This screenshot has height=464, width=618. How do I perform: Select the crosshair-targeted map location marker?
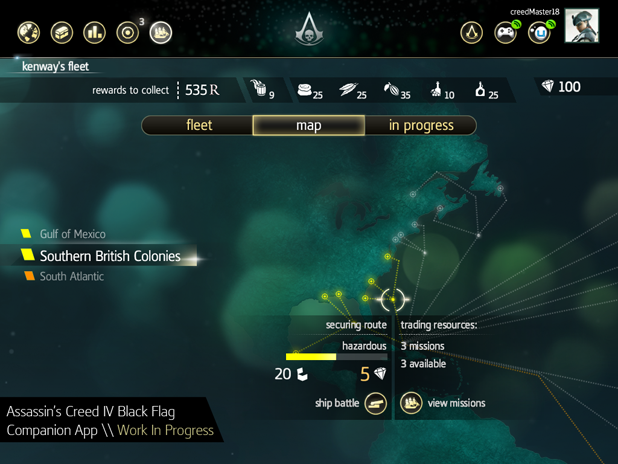point(393,298)
